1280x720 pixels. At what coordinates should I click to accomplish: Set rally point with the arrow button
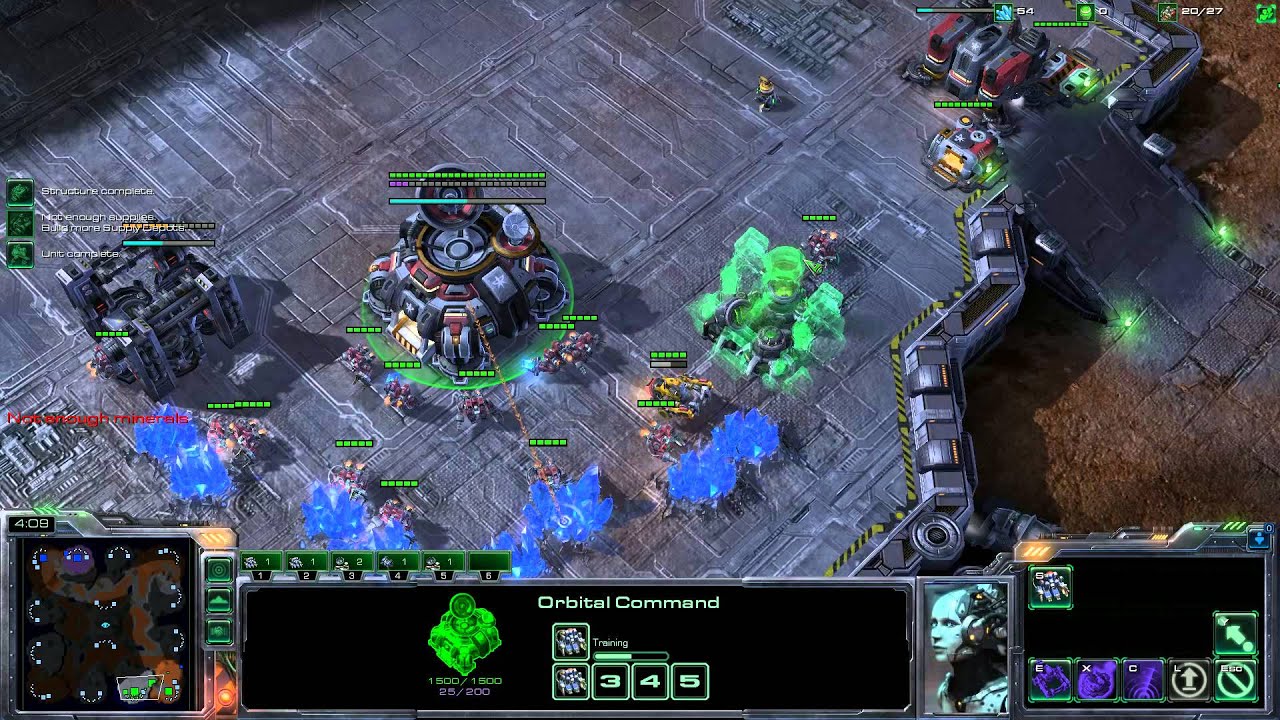coord(1235,634)
